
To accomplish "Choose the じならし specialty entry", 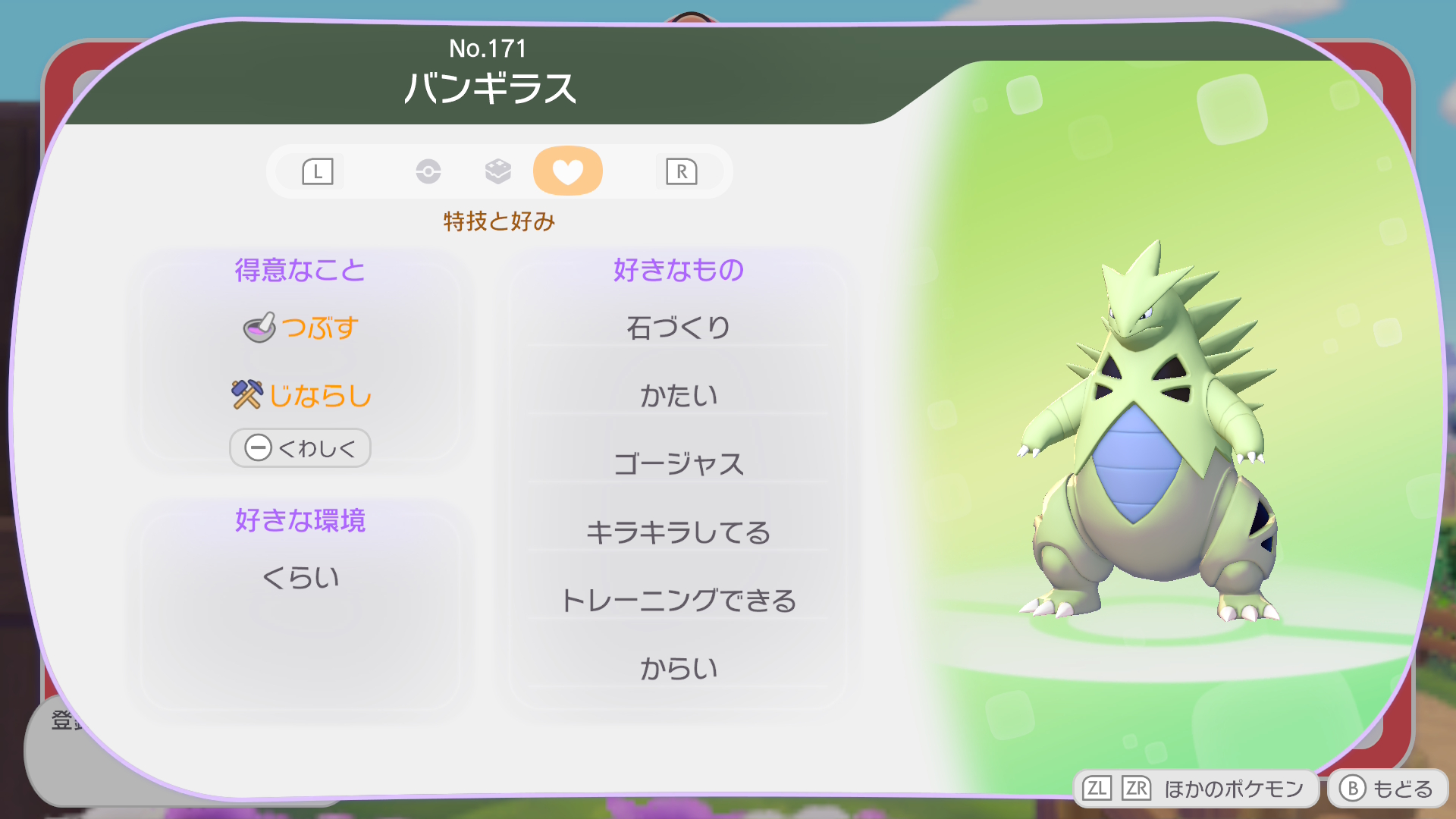I will (x=301, y=395).
